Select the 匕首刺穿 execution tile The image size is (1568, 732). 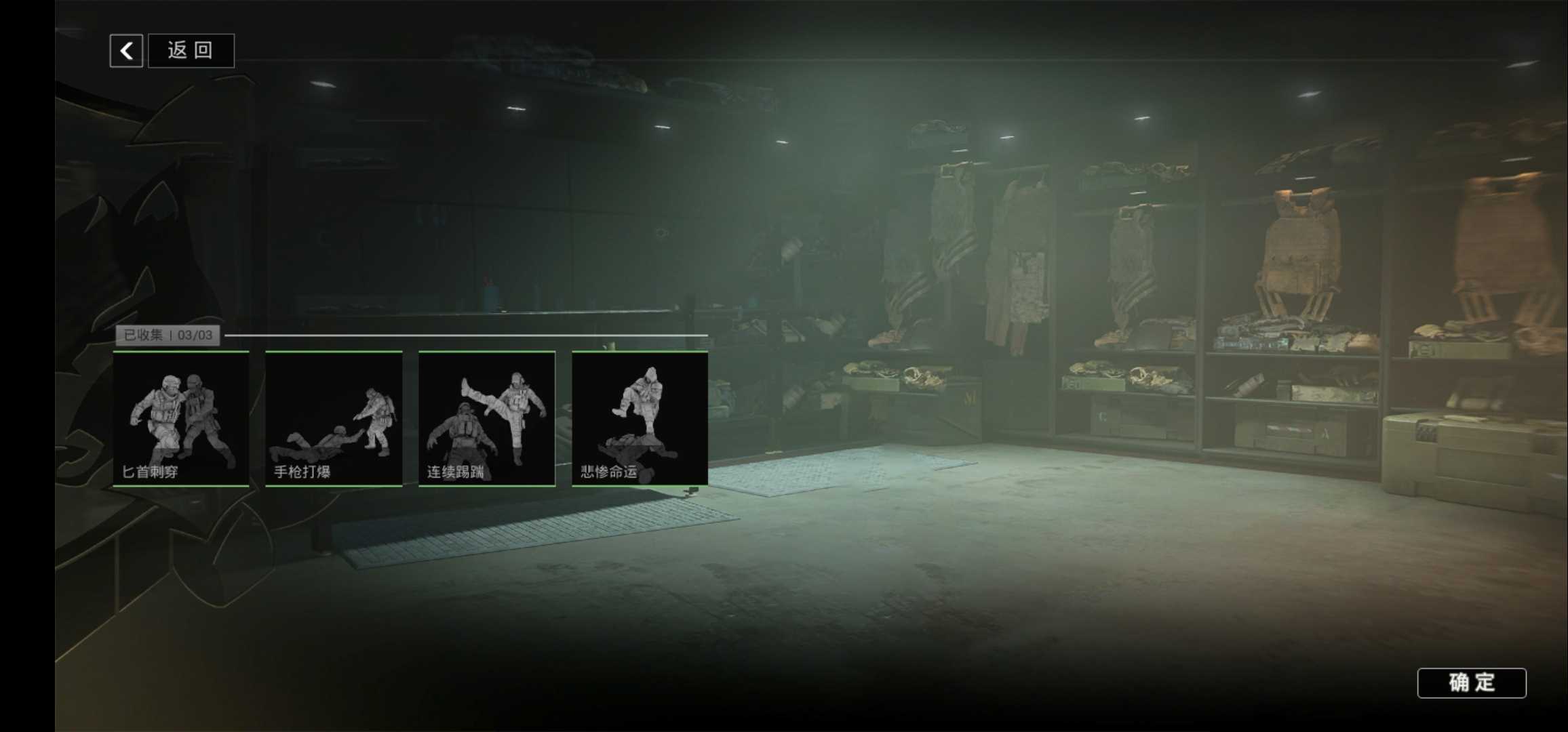click(181, 418)
